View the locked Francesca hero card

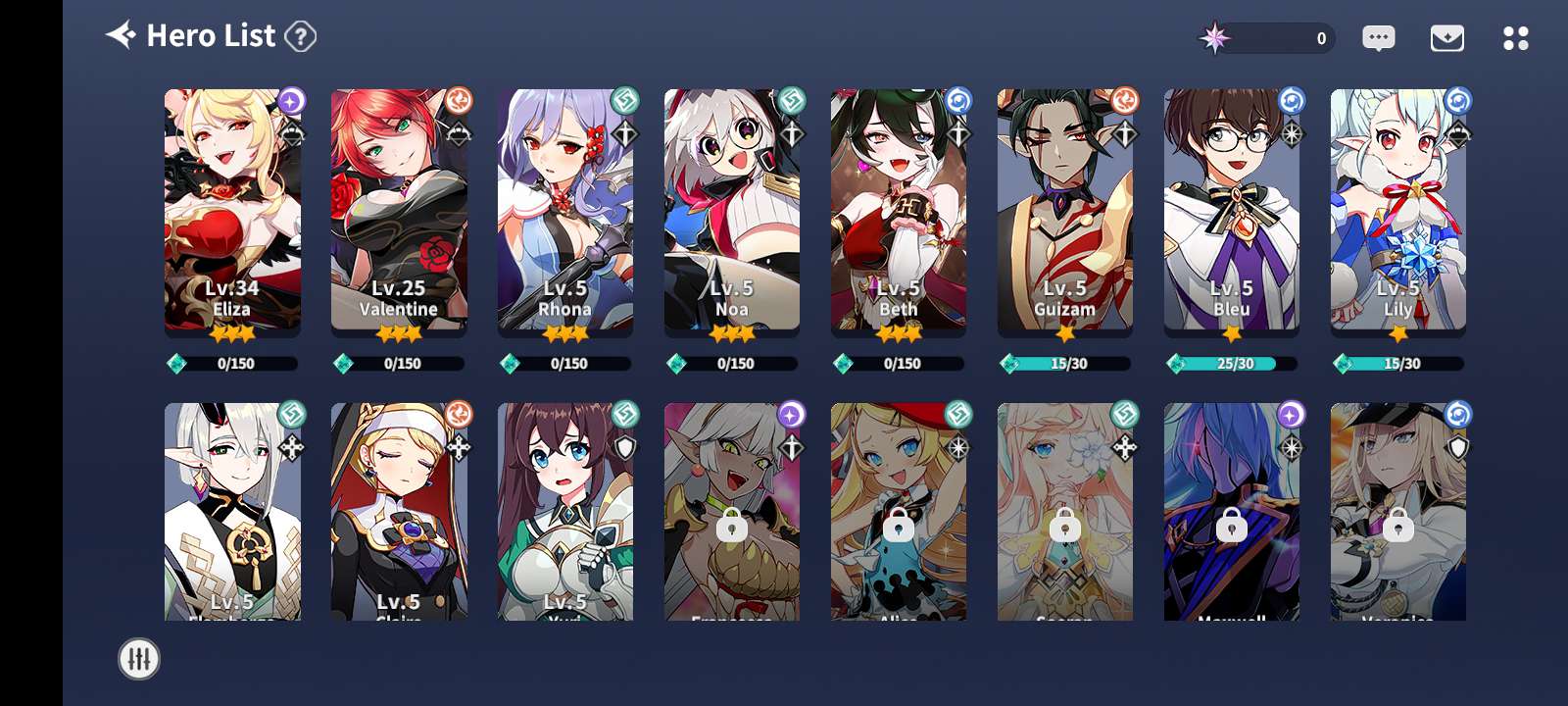(x=732, y=512)
